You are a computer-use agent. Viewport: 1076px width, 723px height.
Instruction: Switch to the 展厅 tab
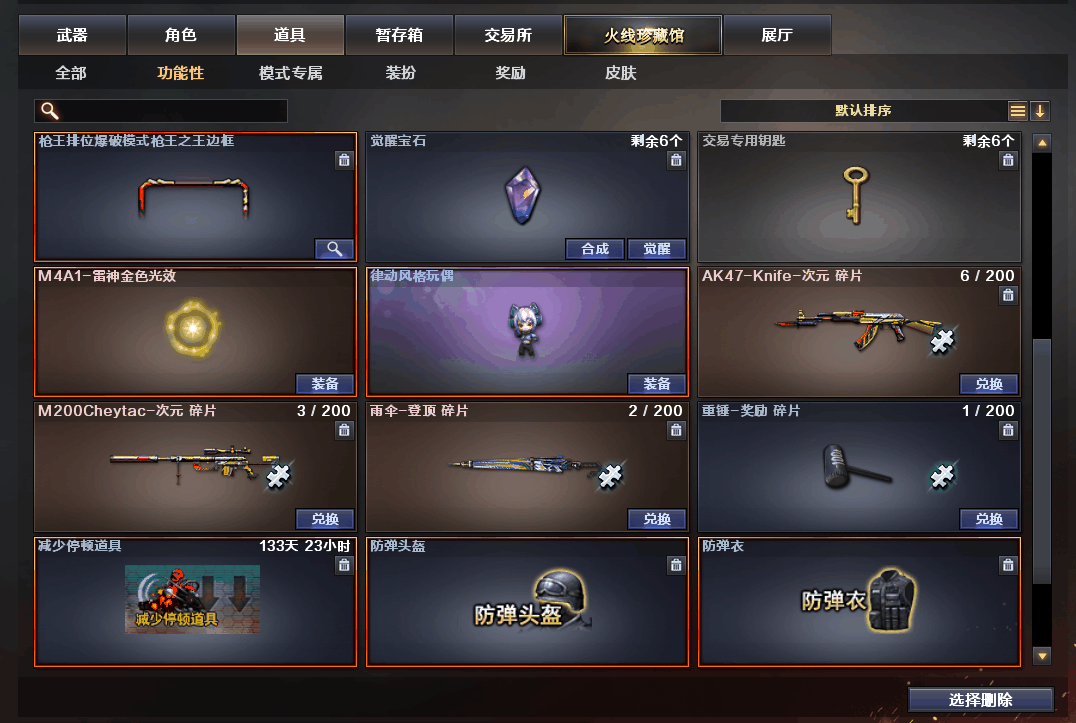pyautogui.click(x=776, y=35)
